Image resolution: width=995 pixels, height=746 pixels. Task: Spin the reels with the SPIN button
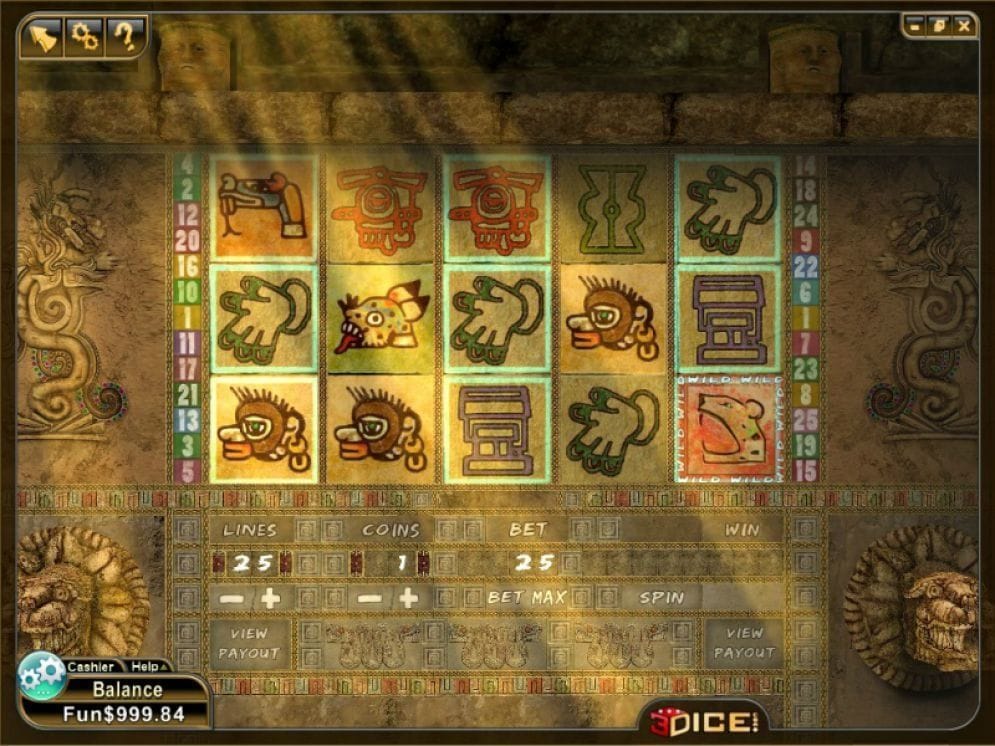662,598
